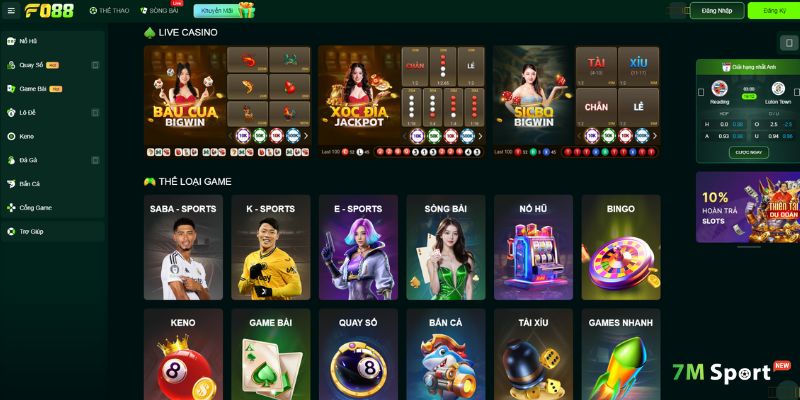Launch the Xóc Đĩa Jackpot live game

pos(358,100)
